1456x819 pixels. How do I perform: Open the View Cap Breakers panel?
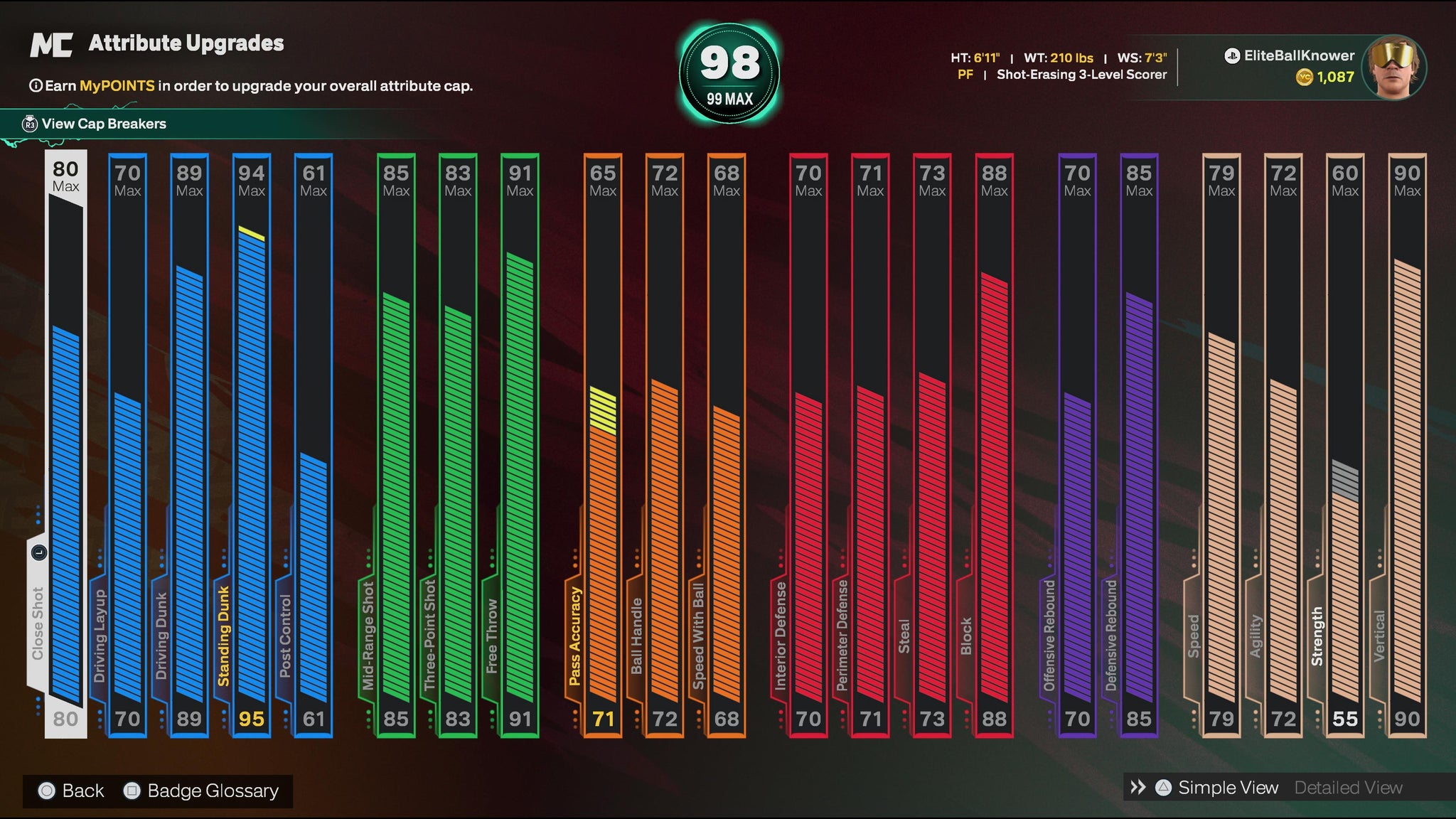[x=103, y=124]
